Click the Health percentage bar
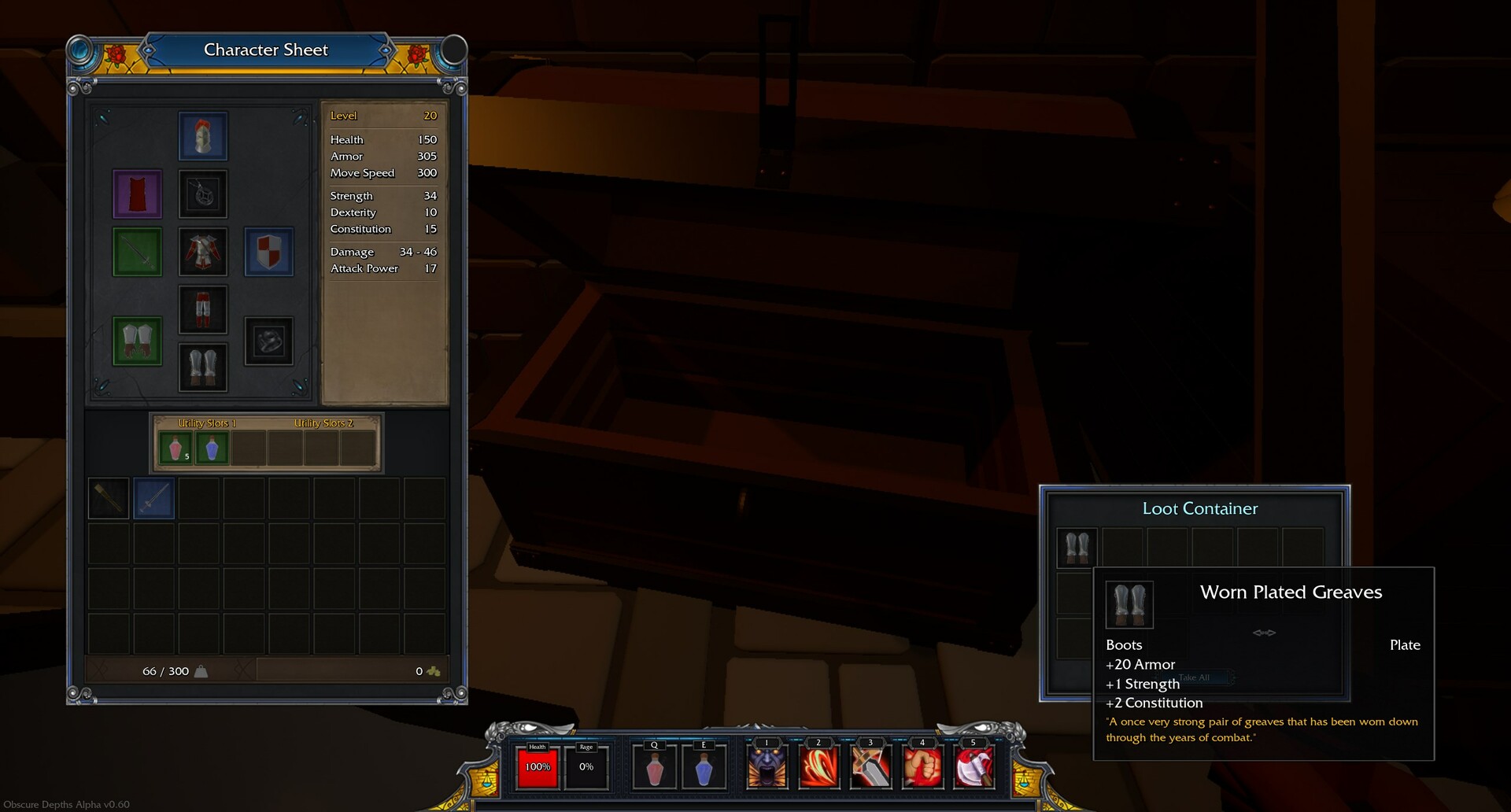This screenshot has width=1511, height=812. [536, 766]
